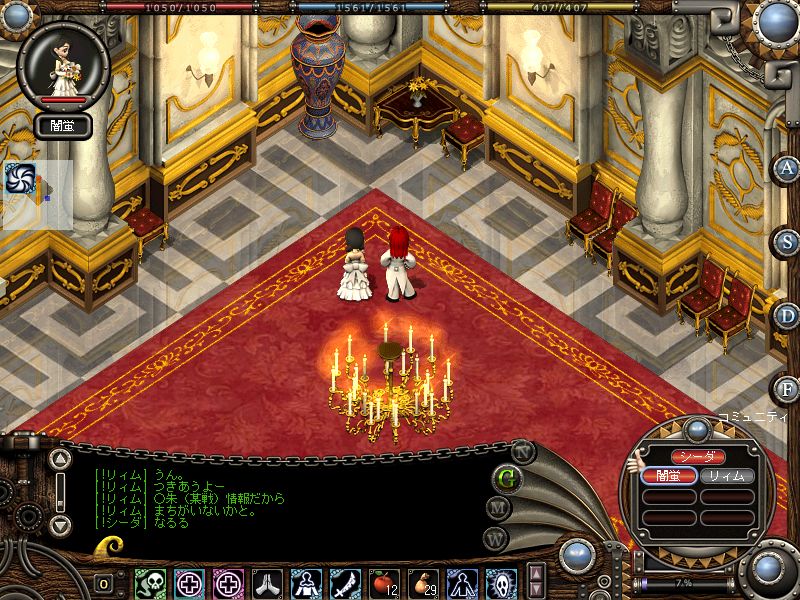Use the pear item with 29 count
The height and width of the screenshot is (600, 800).
coord(423,582)
